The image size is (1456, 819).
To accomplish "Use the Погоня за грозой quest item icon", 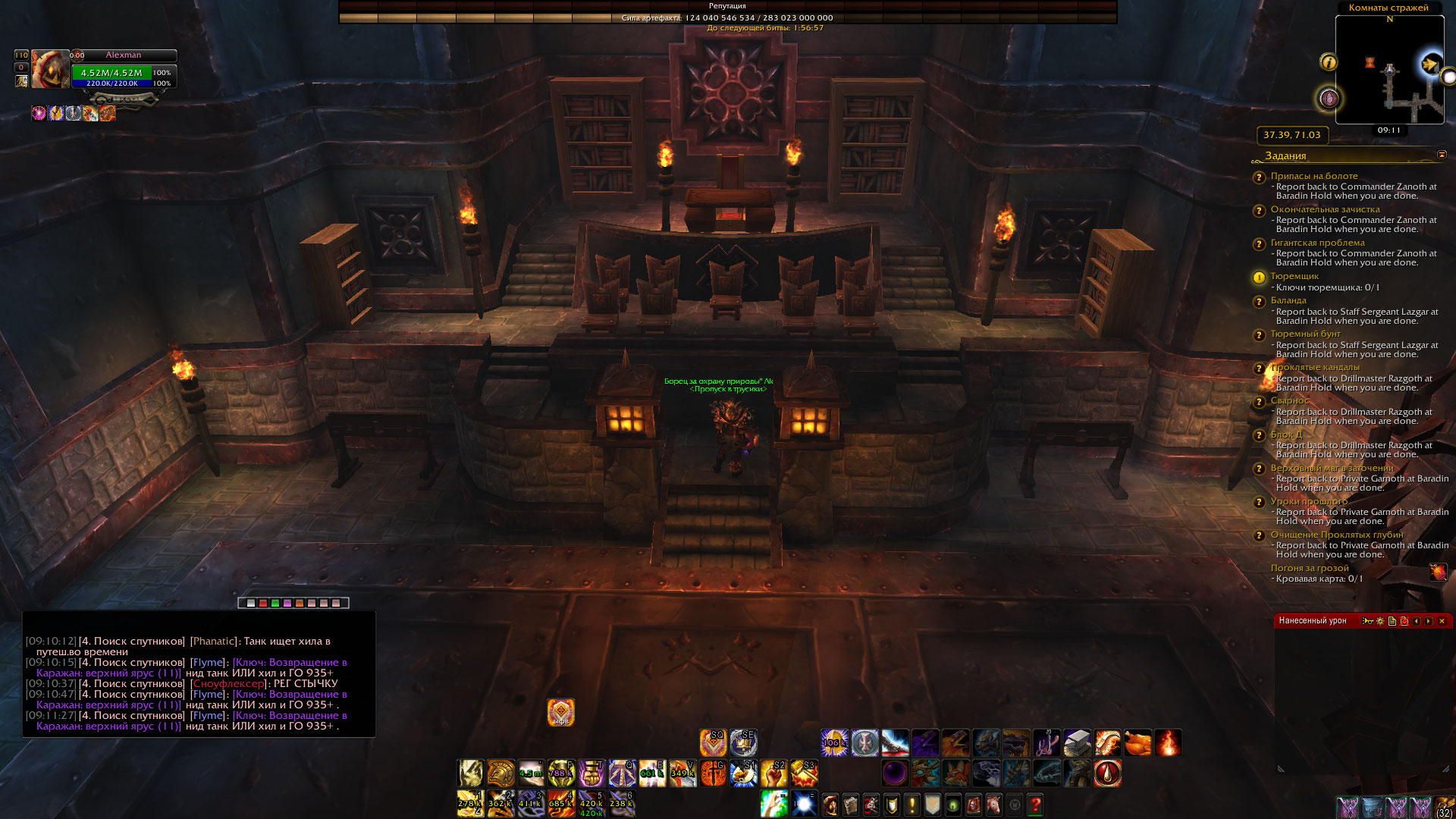I will [1438, 572].
